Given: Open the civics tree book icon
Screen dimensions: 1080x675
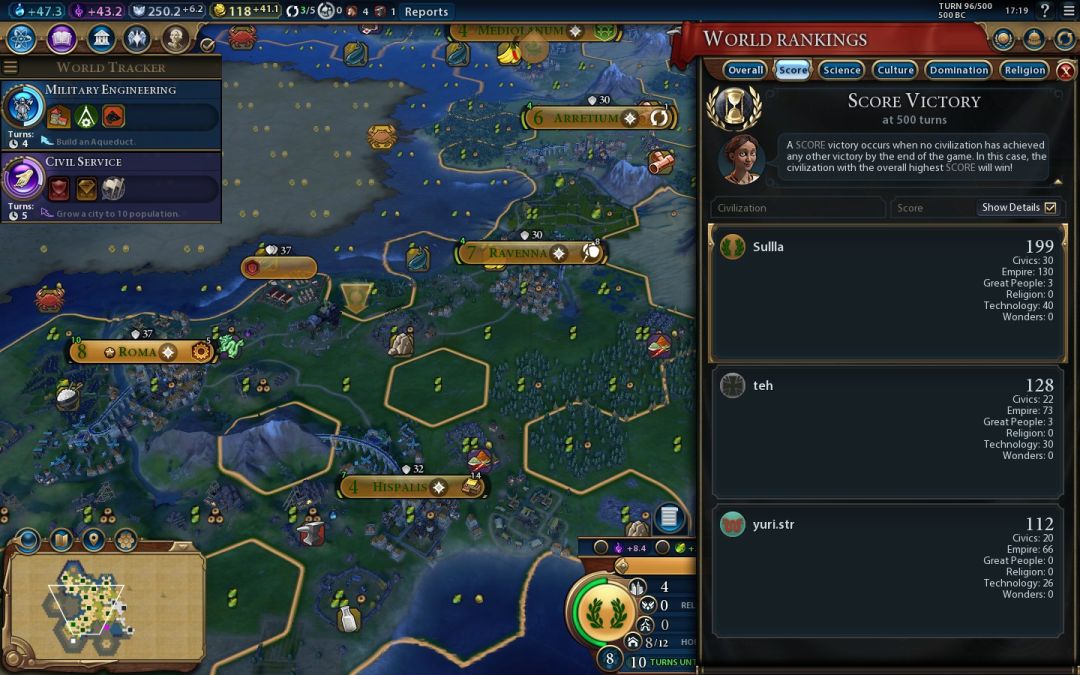Looking at the screenshot, I should pos(61,39).
